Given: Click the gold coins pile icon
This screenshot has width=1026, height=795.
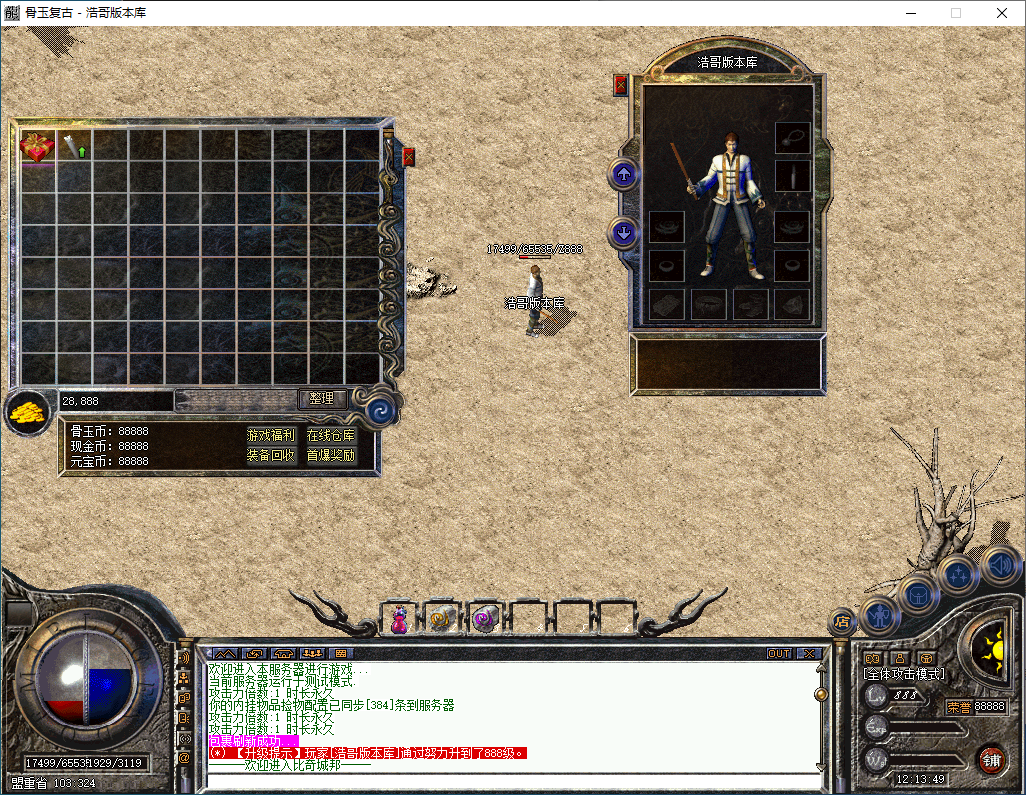Looking at the screenshot, I should point(26,411).
